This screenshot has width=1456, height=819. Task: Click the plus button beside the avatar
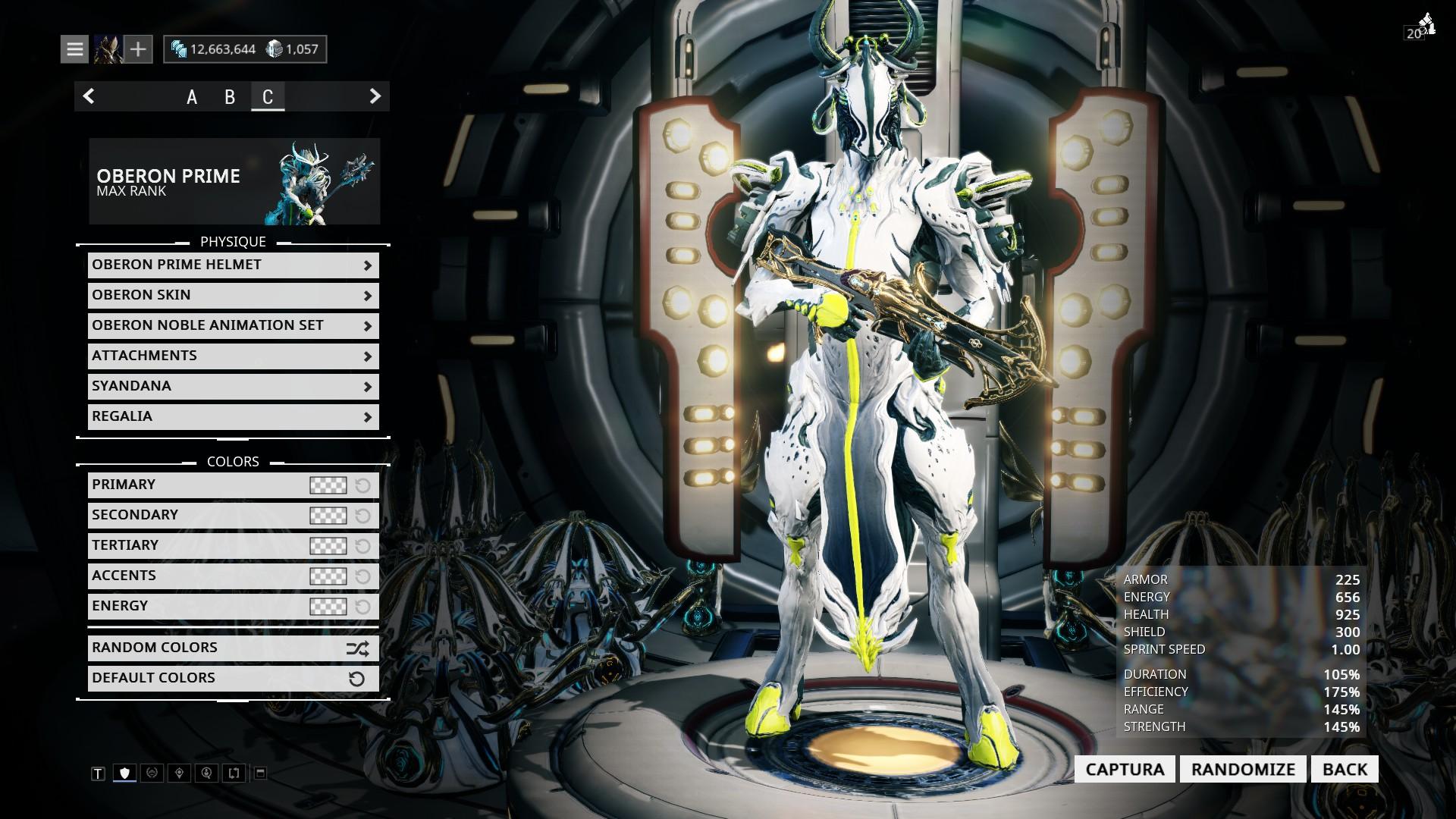click(x=138, y=49)
